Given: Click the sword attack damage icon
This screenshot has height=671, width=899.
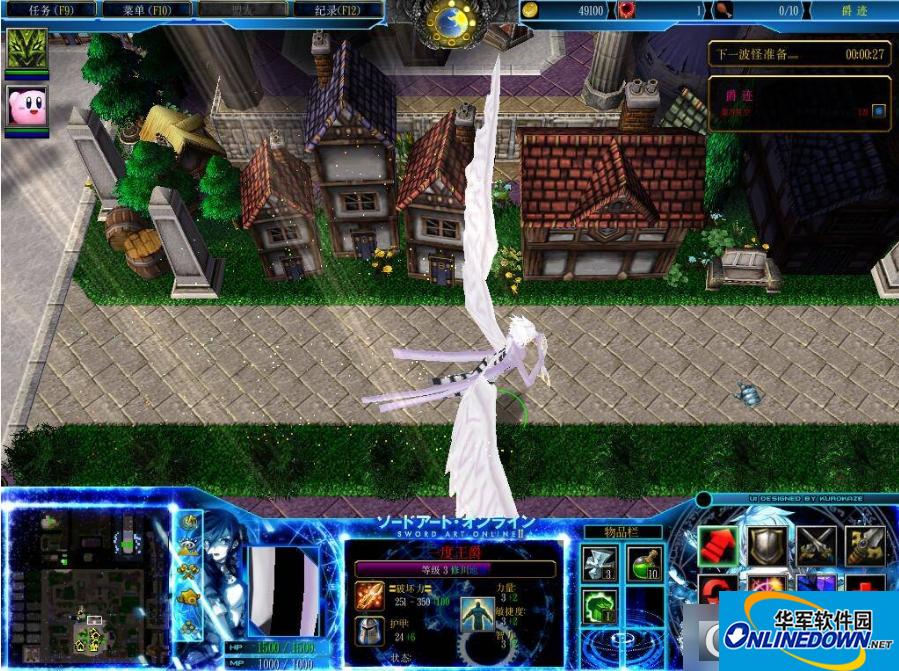Looking at the screenshot, I should (x=369, y=597).
